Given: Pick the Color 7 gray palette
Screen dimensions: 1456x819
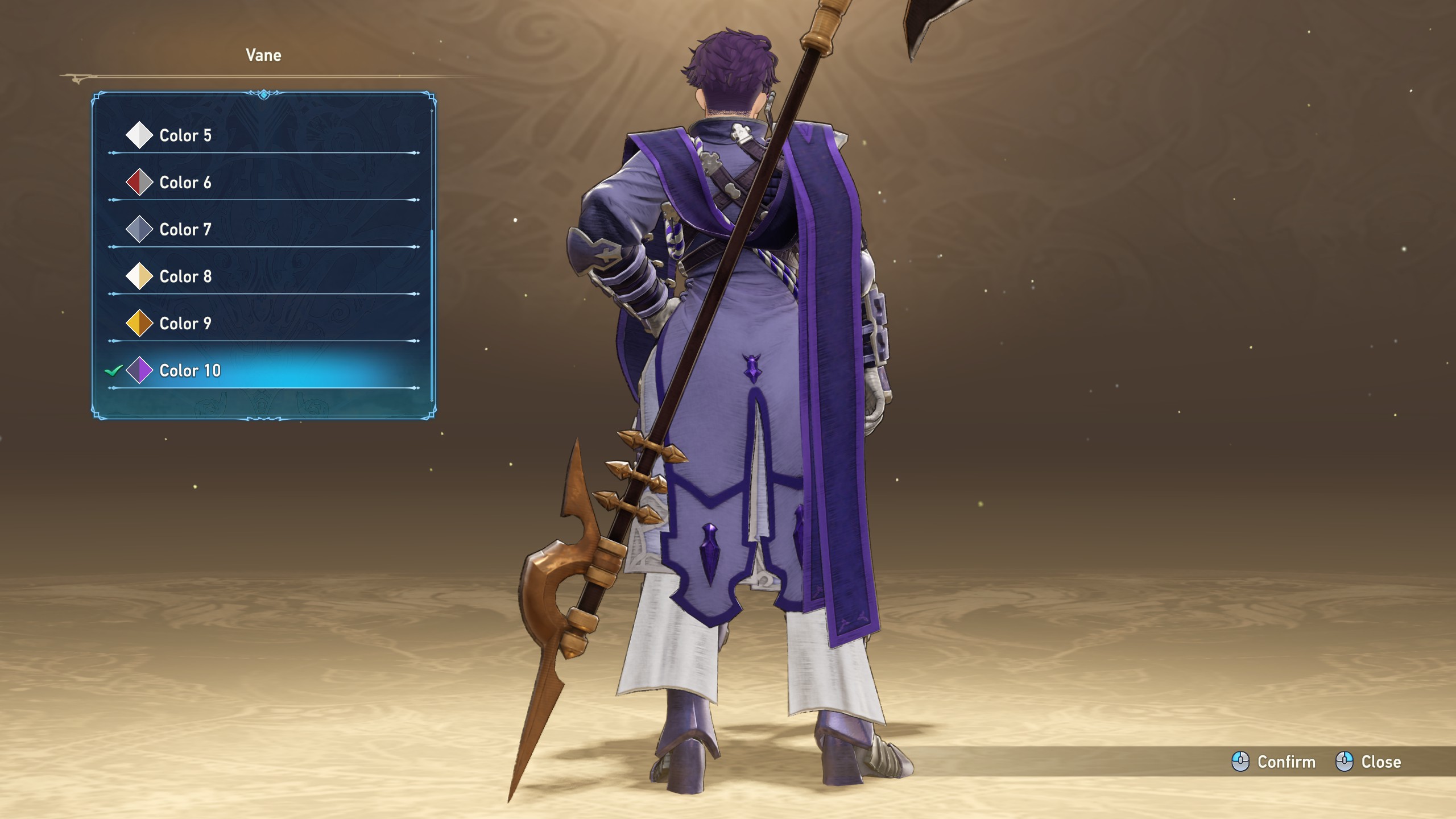Looking at the screenshot, I should [x=185, y=230].
